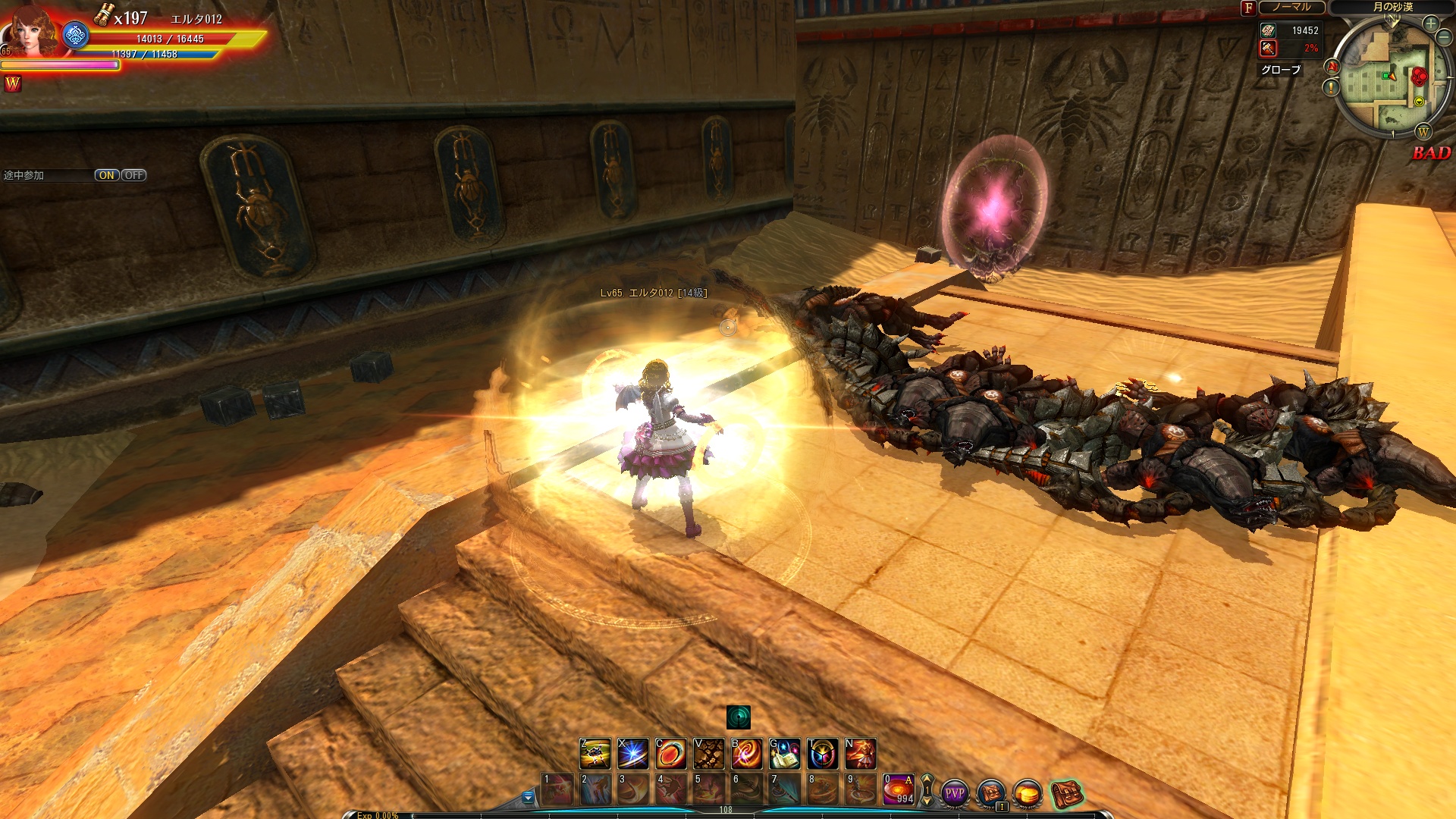This screenshot has height=819, width=1456.
Task: Click the character portrait
Action: (30, 32)
